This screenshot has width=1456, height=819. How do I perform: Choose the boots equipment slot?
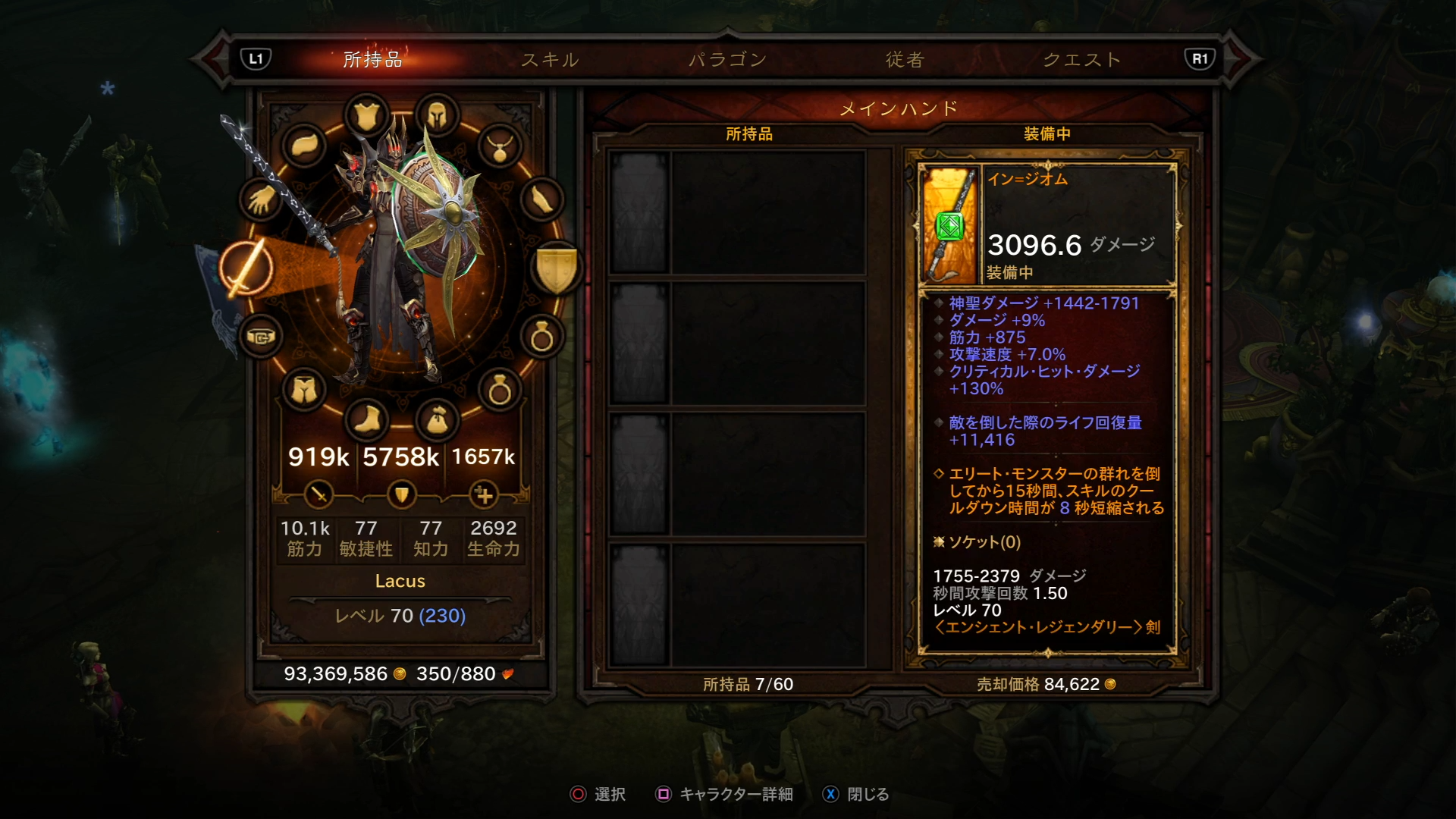tap(367, 419)
